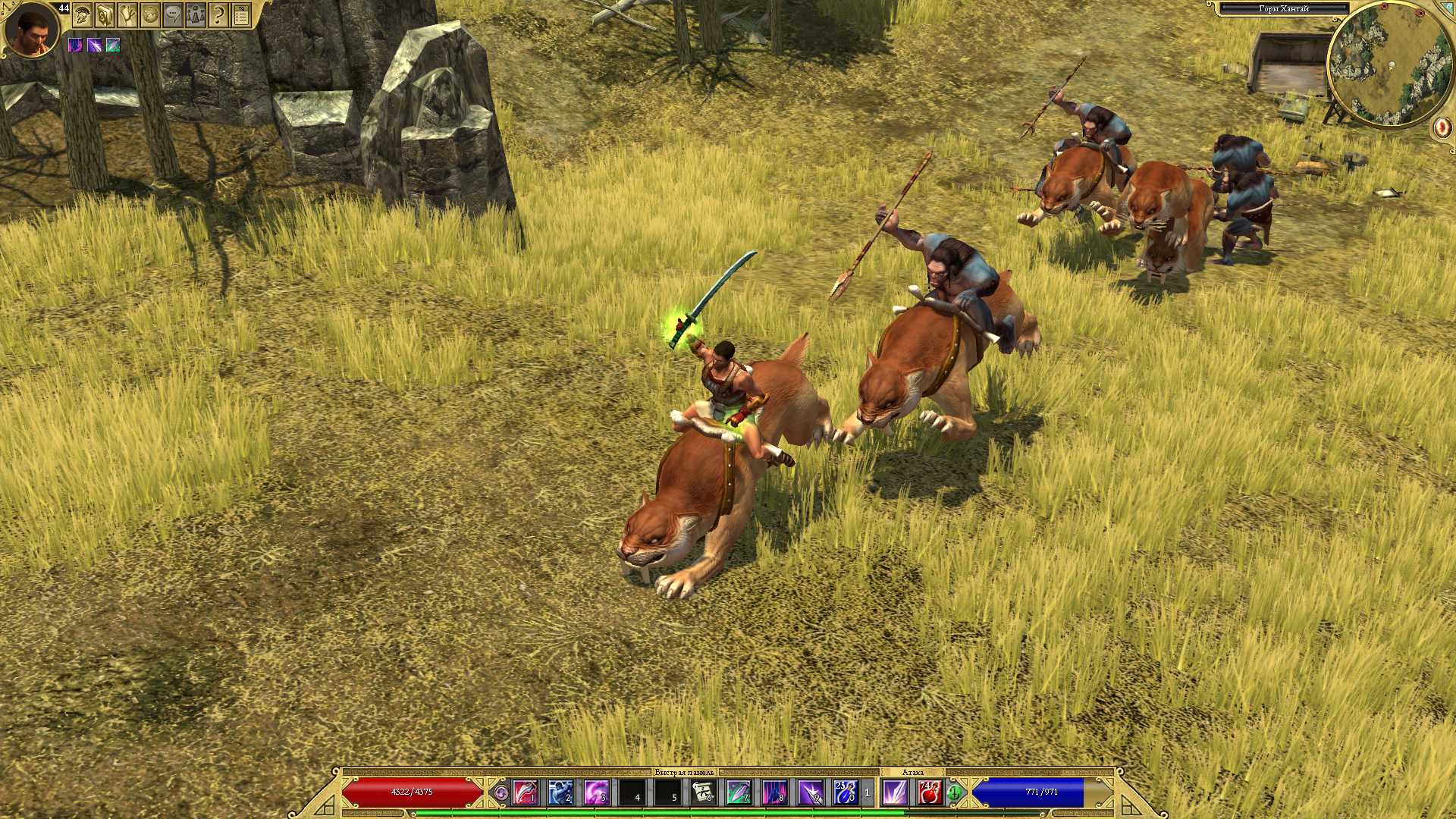This screenshot has height=819, width=1456.
Task: Open the chat speech bubble button
Action: coord(173,14)
